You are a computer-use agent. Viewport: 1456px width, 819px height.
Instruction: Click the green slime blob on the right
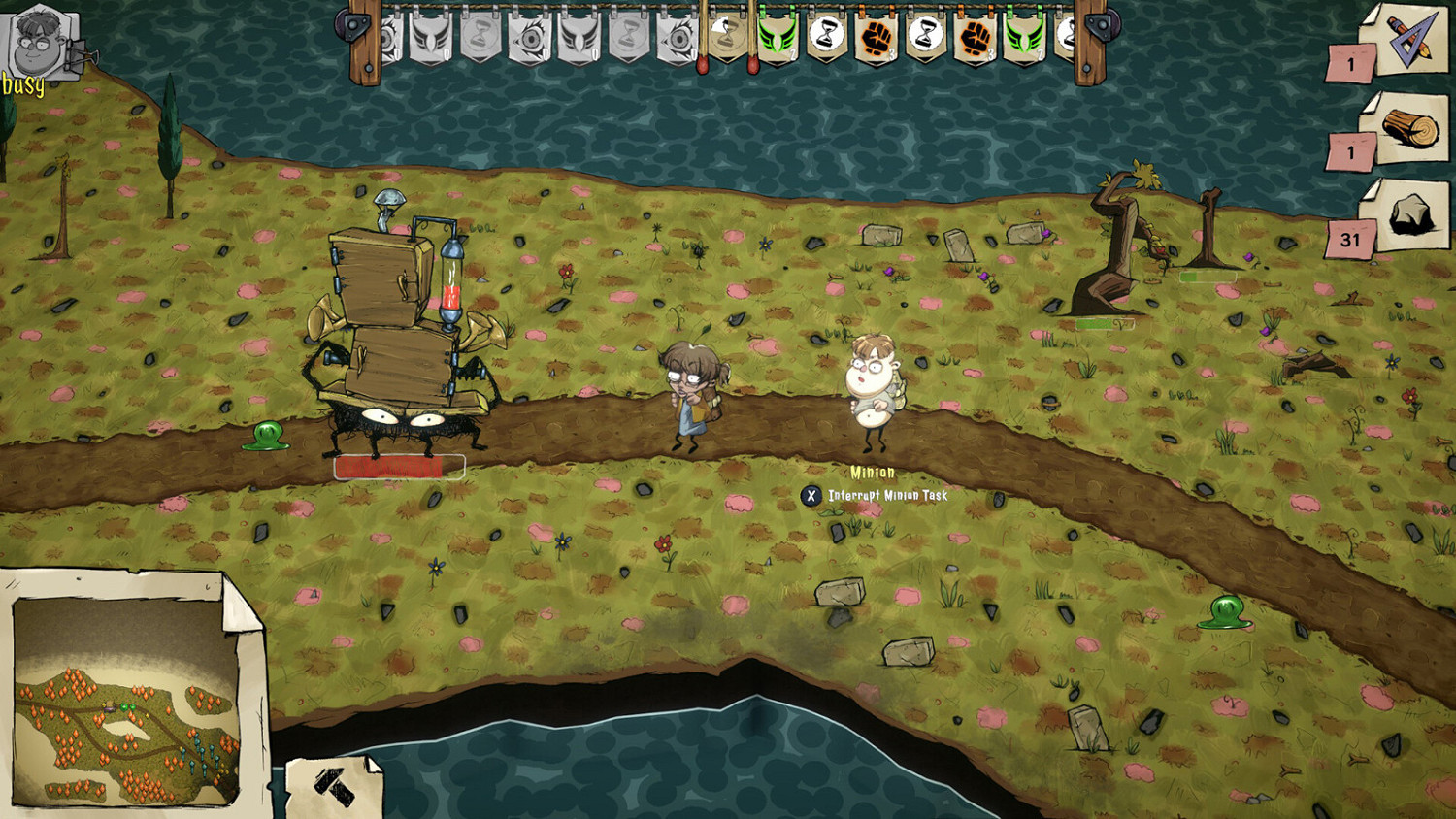(x=1227, y=613)
